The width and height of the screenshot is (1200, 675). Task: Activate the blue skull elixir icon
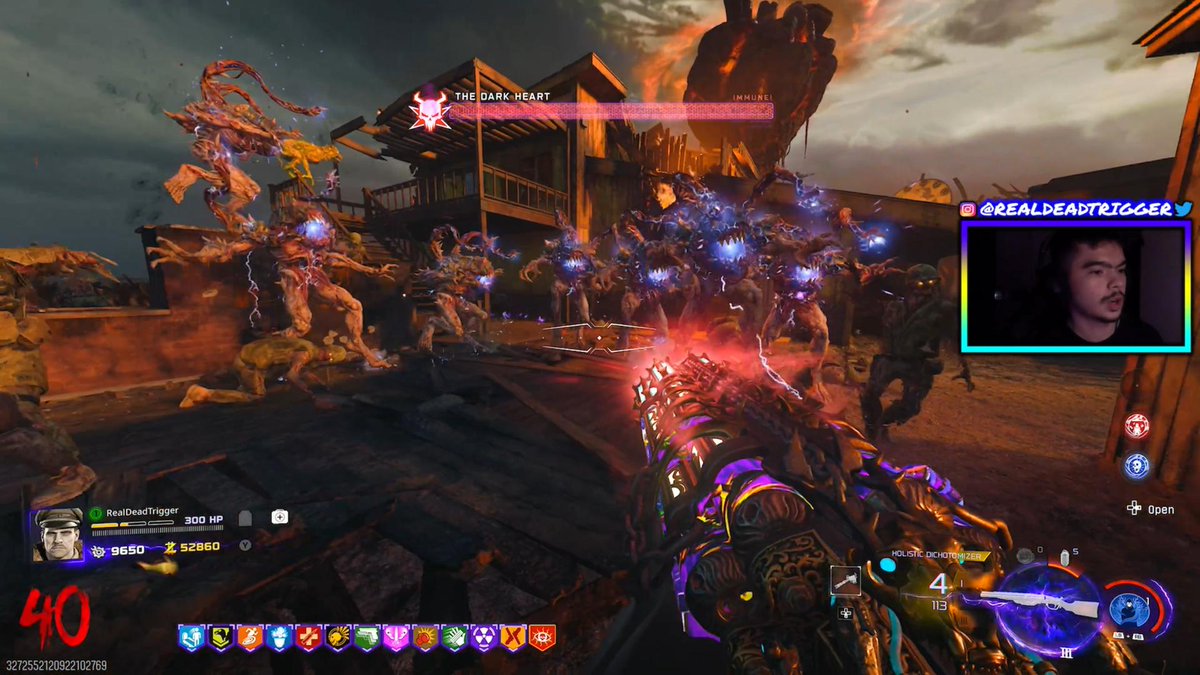(1136, 466)
